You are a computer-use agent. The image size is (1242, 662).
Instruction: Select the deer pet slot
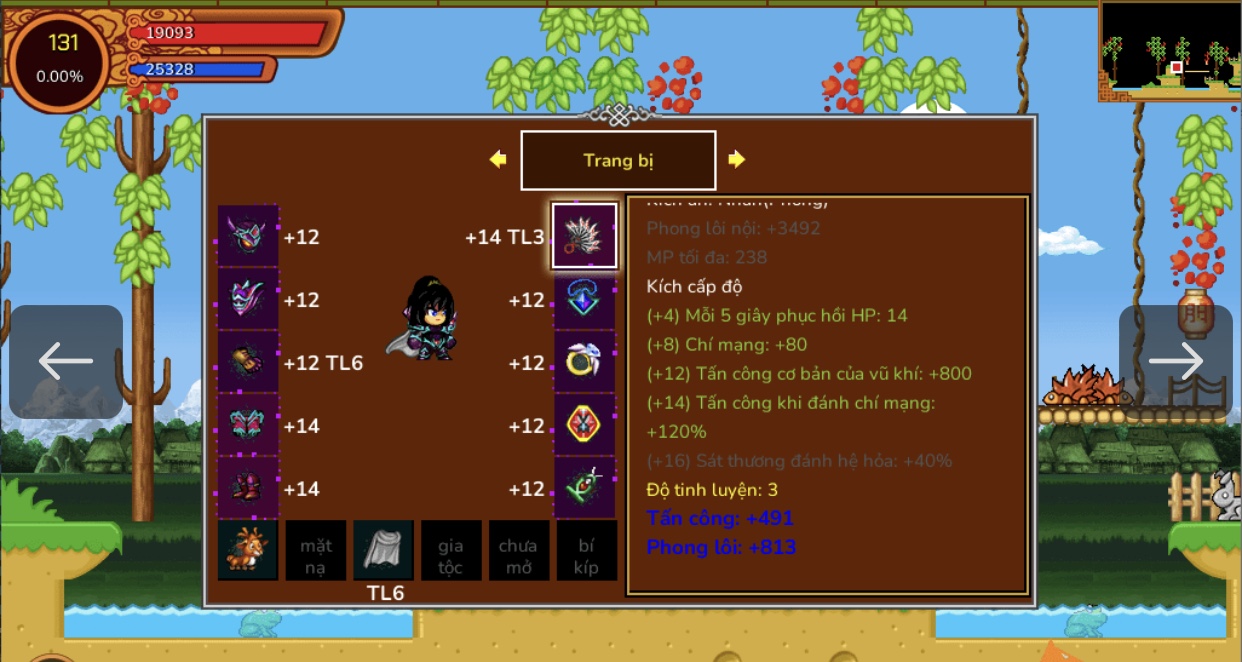click(247, 551)
